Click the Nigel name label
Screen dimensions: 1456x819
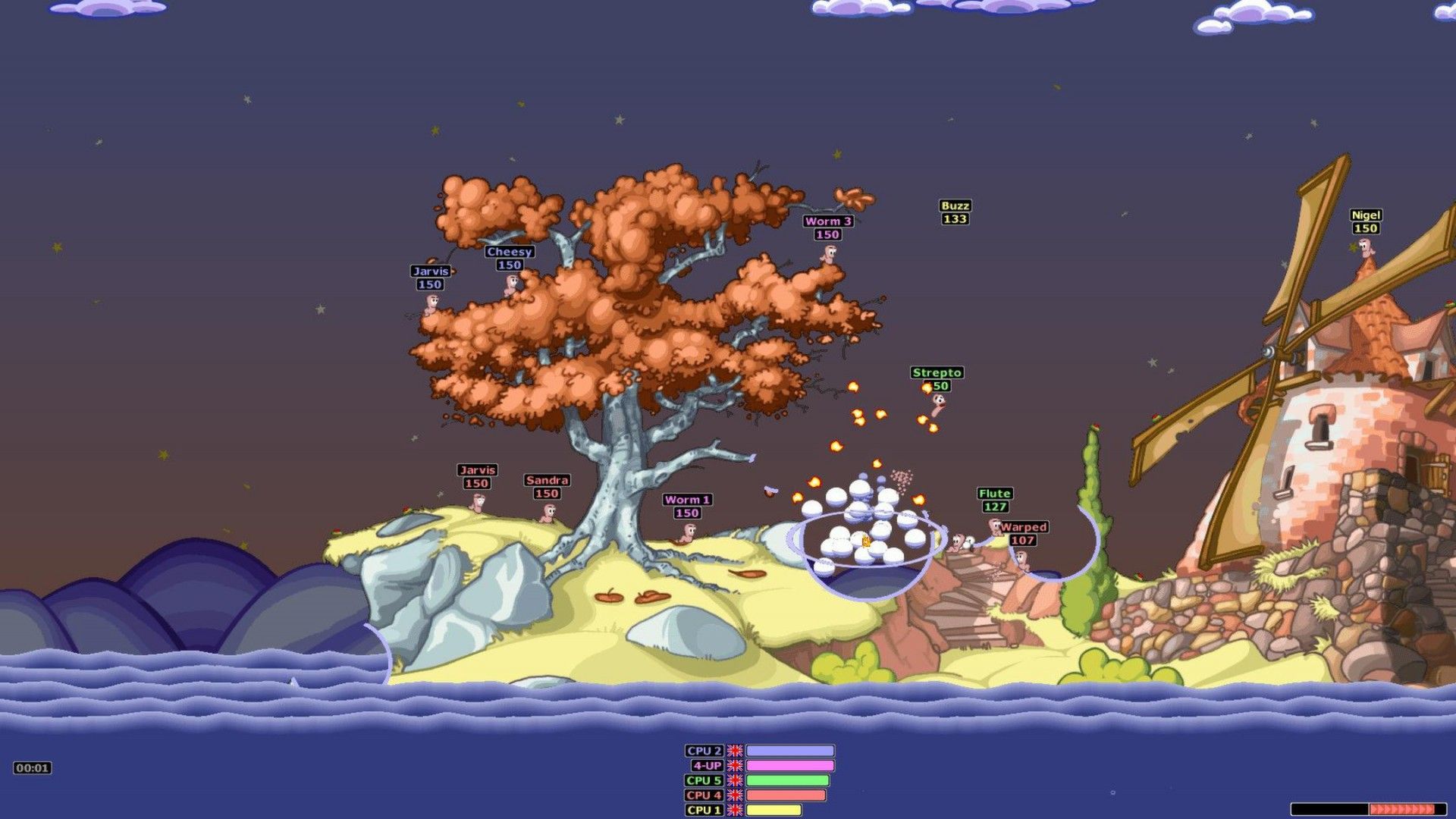click(x=1365, y=215)
